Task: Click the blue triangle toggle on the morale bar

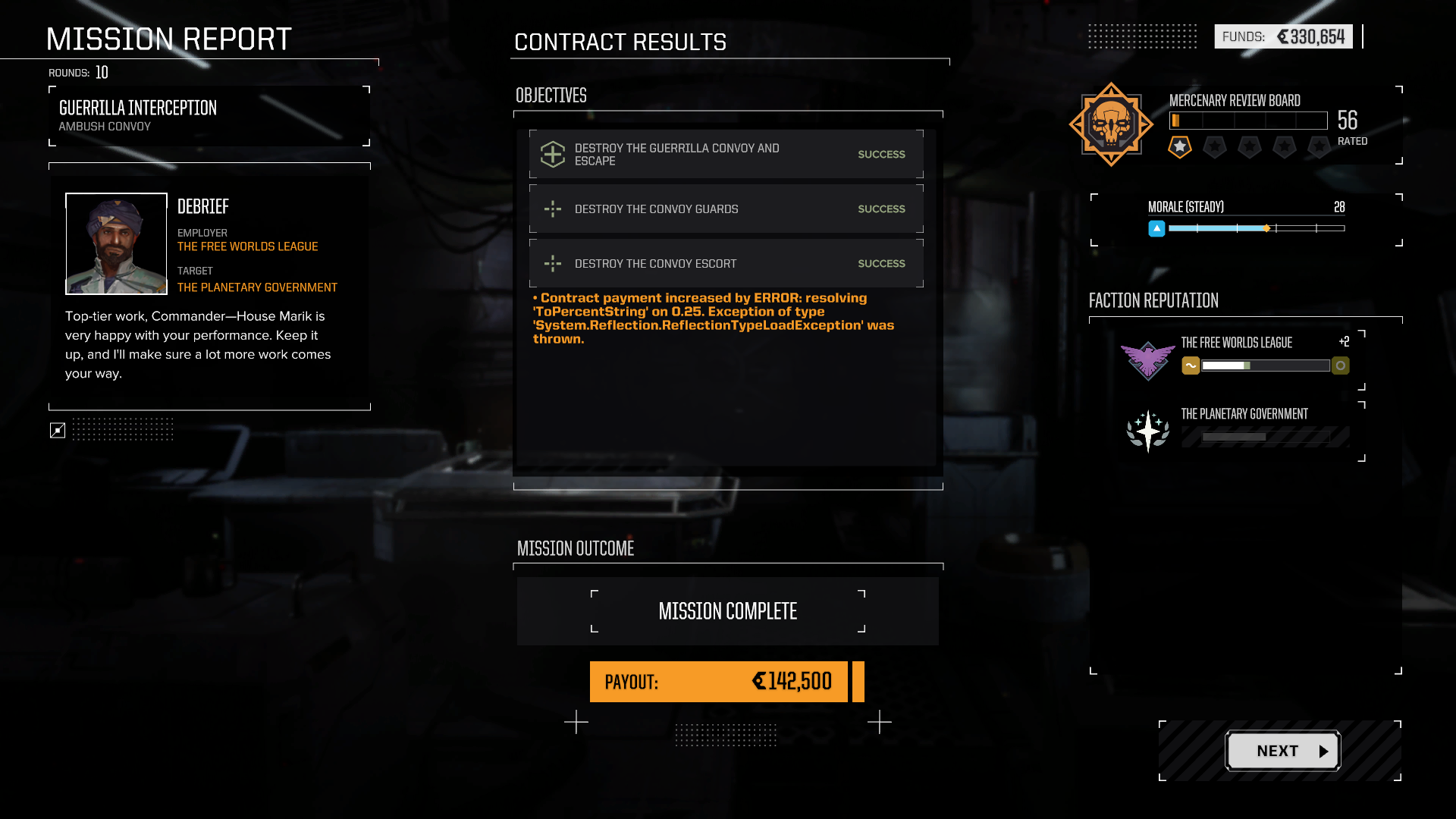Action: pyautogui.click(x=1157, y=228)
